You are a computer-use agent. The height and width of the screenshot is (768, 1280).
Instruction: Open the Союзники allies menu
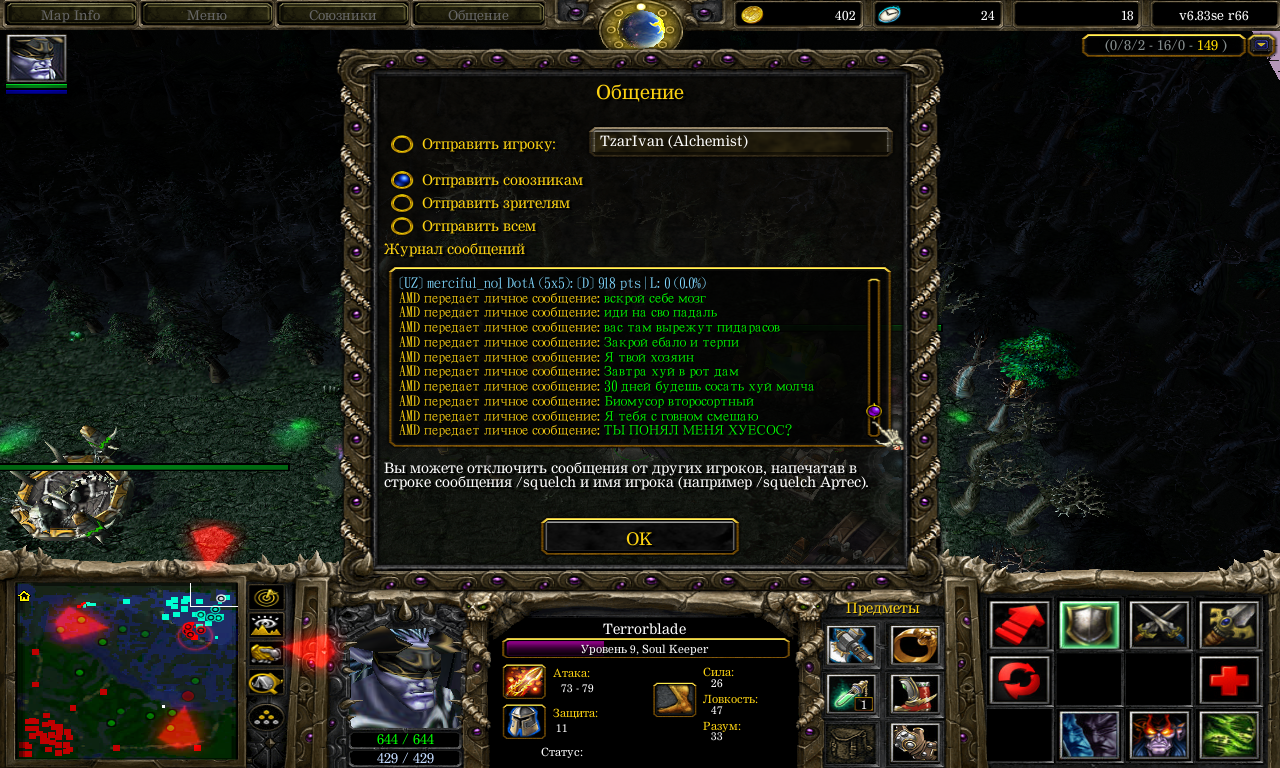point(342,15)
